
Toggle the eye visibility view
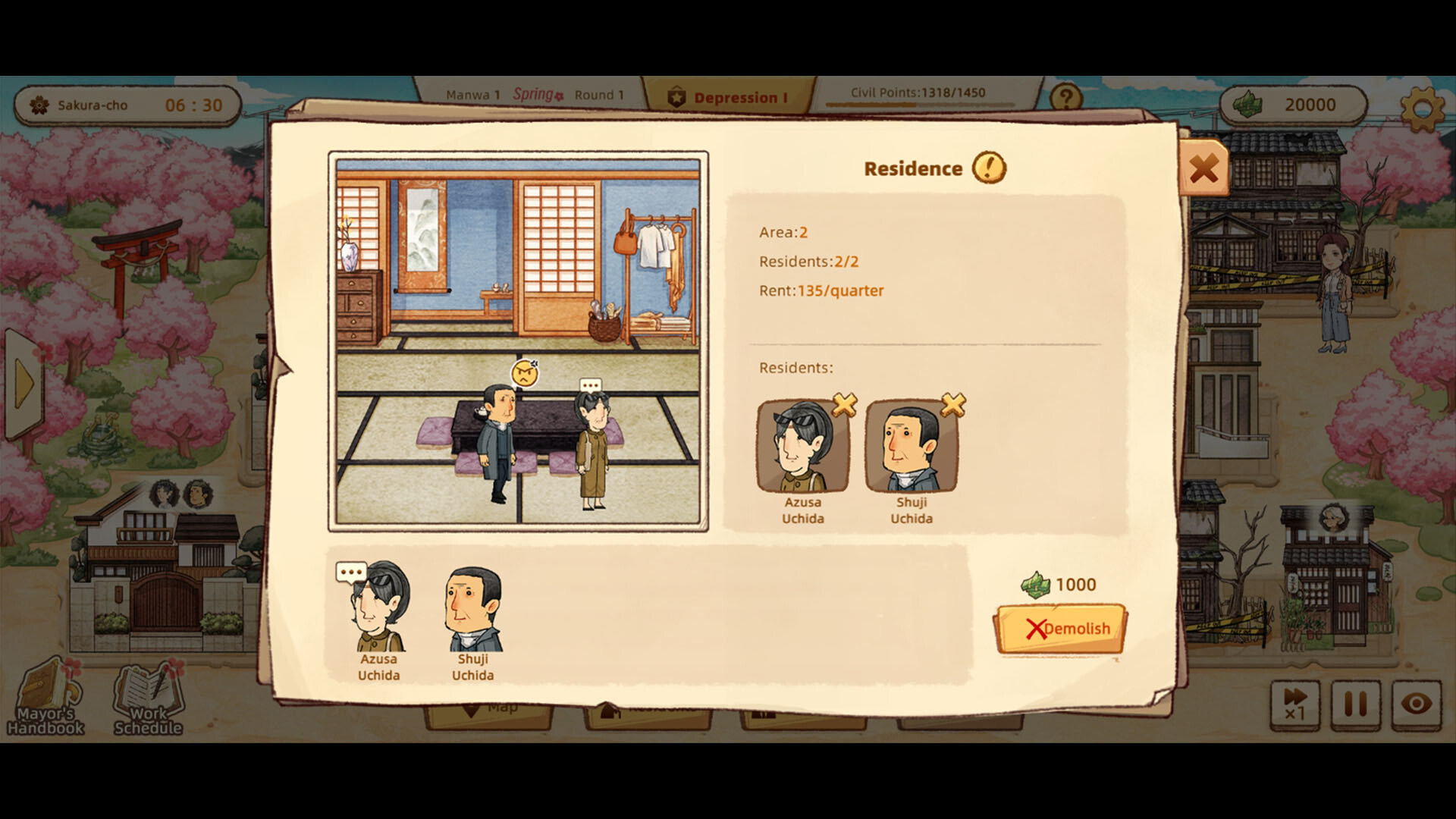click(1415, 705)
